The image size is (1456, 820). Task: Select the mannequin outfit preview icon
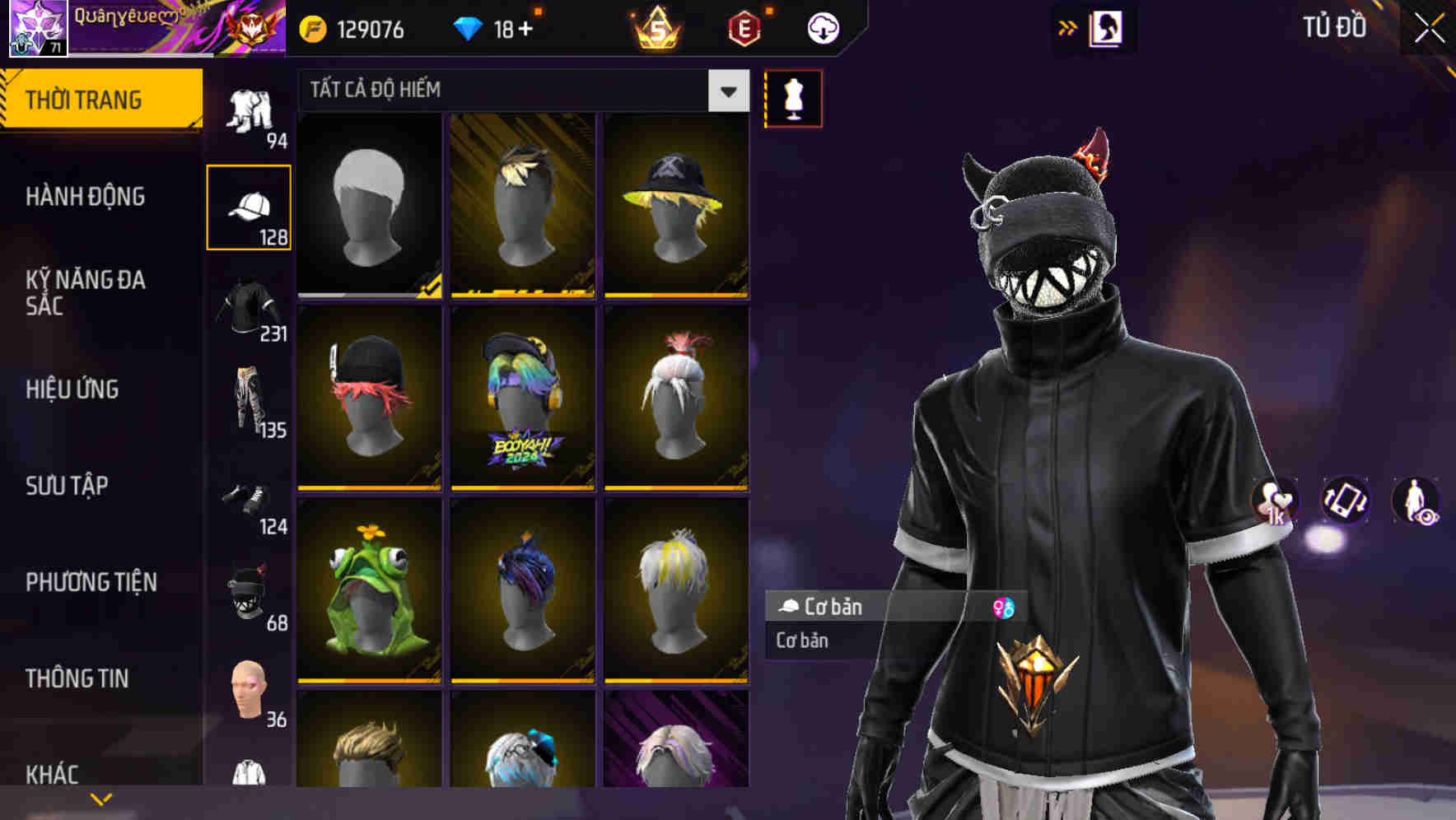pyautogui.click(x=793, y=97)
